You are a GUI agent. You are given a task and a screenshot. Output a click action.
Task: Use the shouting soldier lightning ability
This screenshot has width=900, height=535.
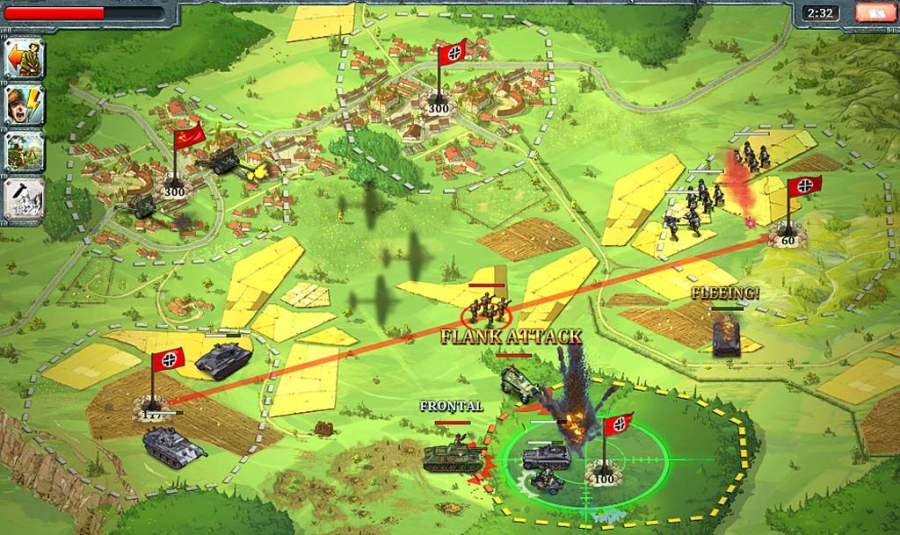[24, 105]
